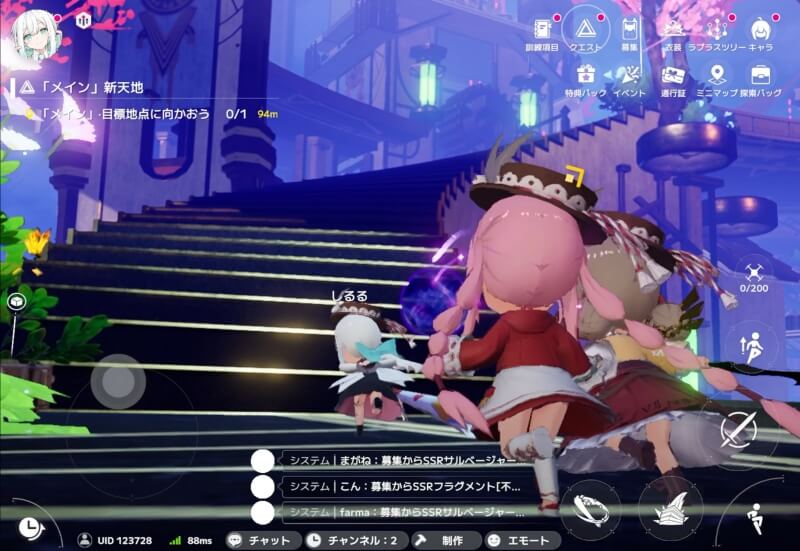Open the チャット chat button
This screenshot has height=551, width=800.
point(260,540)
